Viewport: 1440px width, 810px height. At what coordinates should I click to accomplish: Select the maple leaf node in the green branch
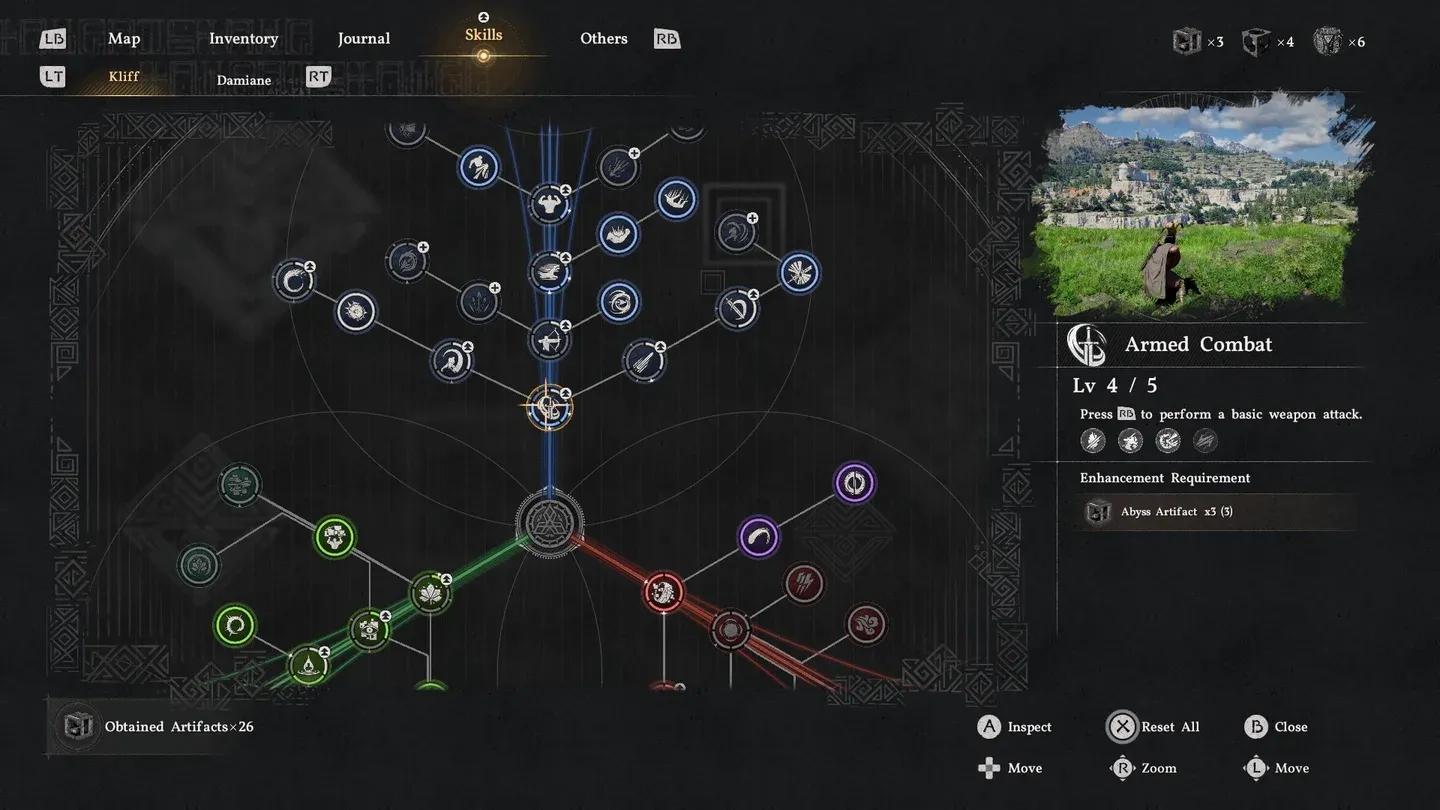click(431, 592)
